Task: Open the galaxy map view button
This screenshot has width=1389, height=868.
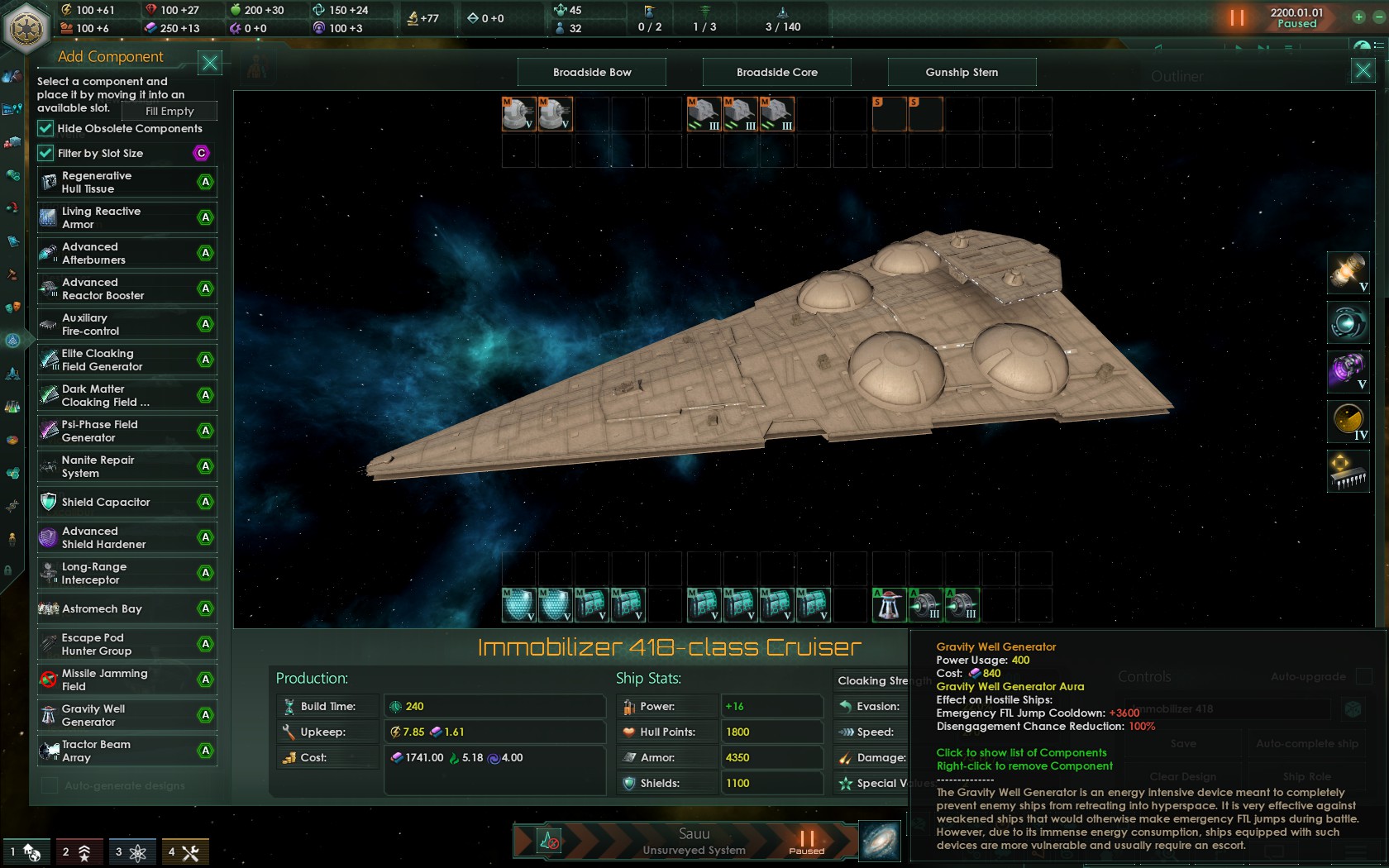Action: pyautogui.click(x=880, y=842)
